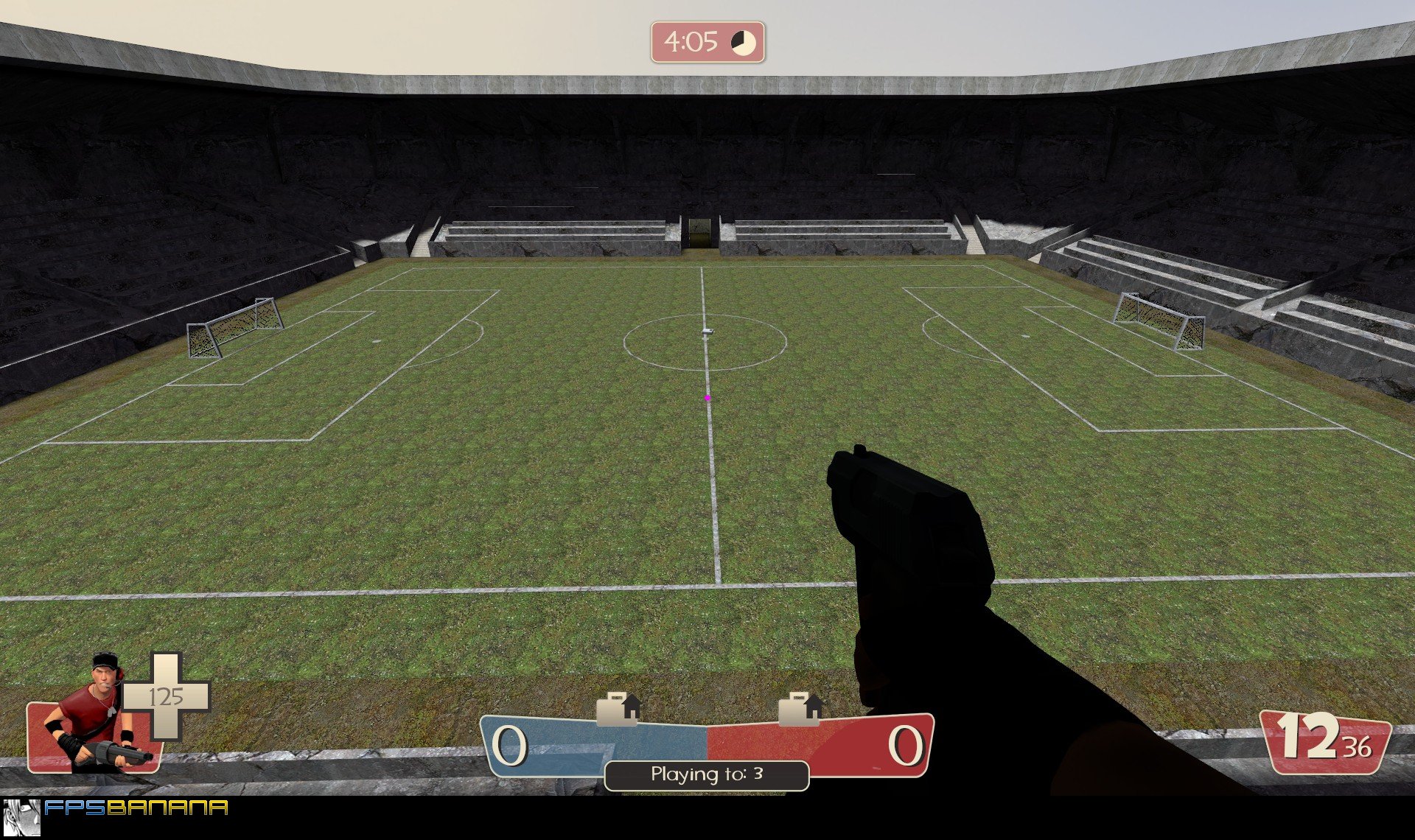Click the soccer ball at the center circle
The width and height of the screenshot is (1415, 840).
point(709,332)
